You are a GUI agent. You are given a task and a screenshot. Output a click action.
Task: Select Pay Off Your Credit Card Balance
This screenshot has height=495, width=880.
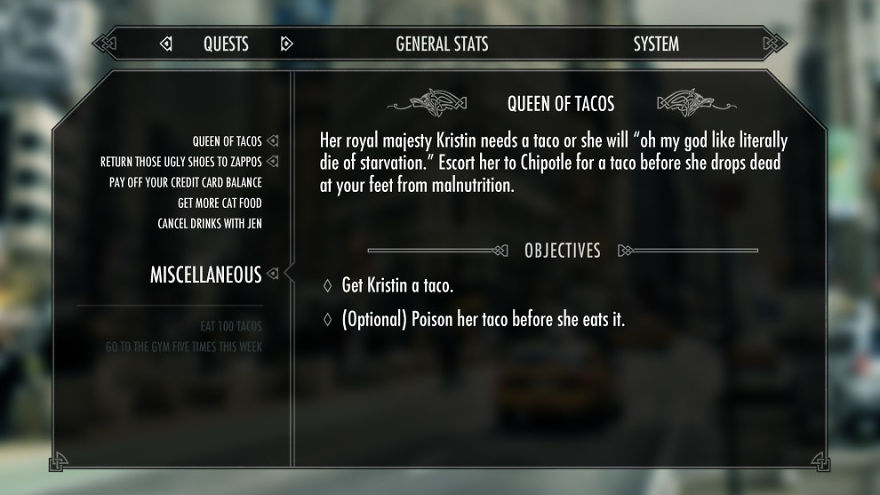185,182
